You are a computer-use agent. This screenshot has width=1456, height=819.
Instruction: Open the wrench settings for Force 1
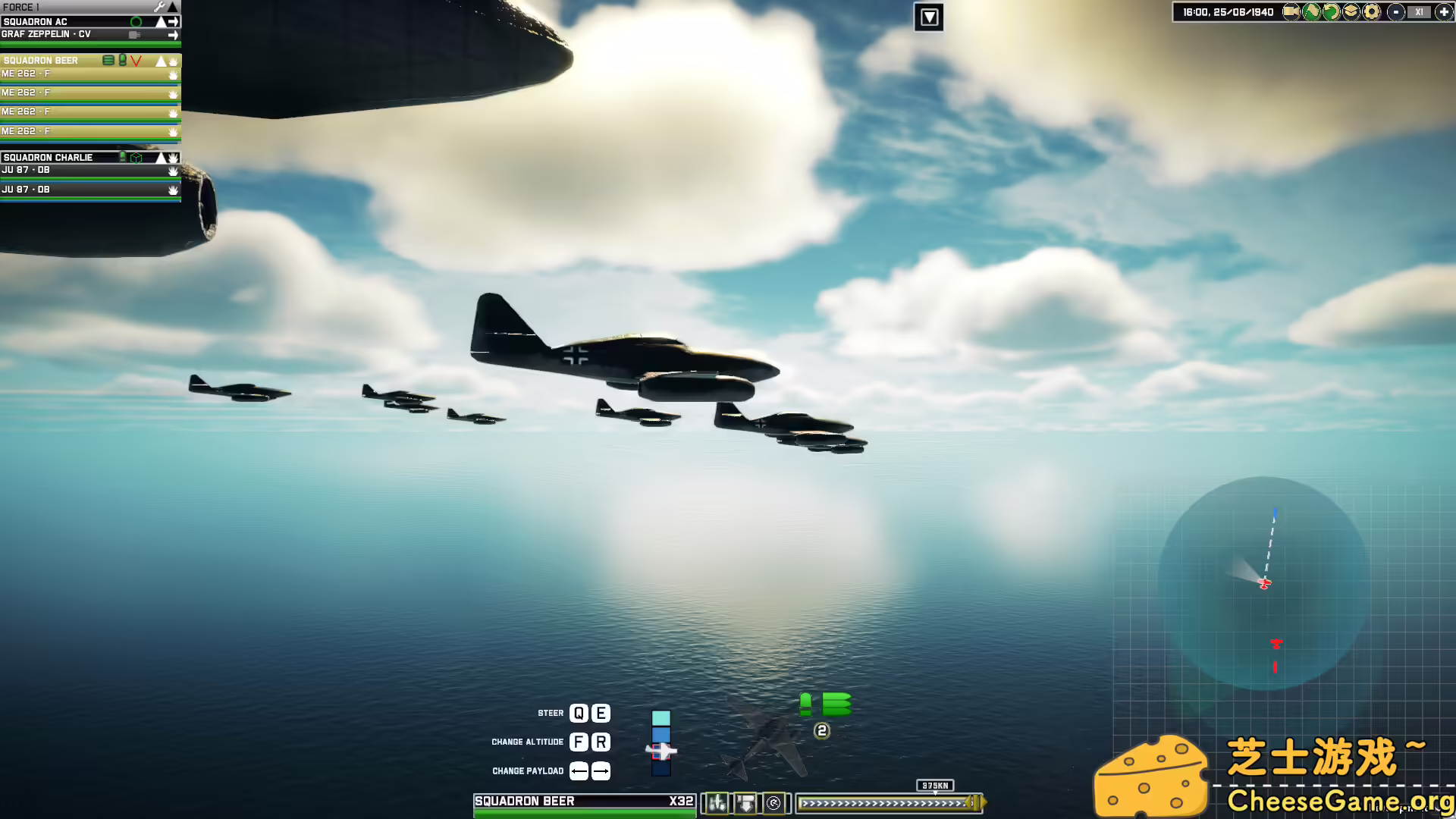159,6
